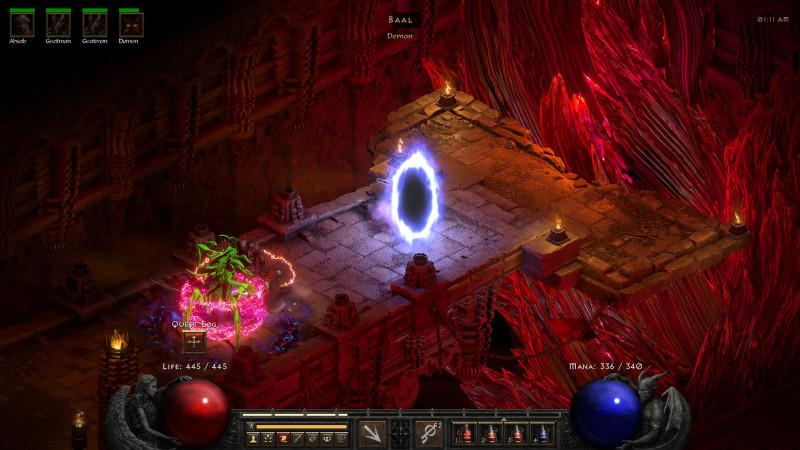800x450 pixels.
Task: Toggle the run/walk icon beside stamina bar
Action: pyautogui.click(x=252, y=425)
